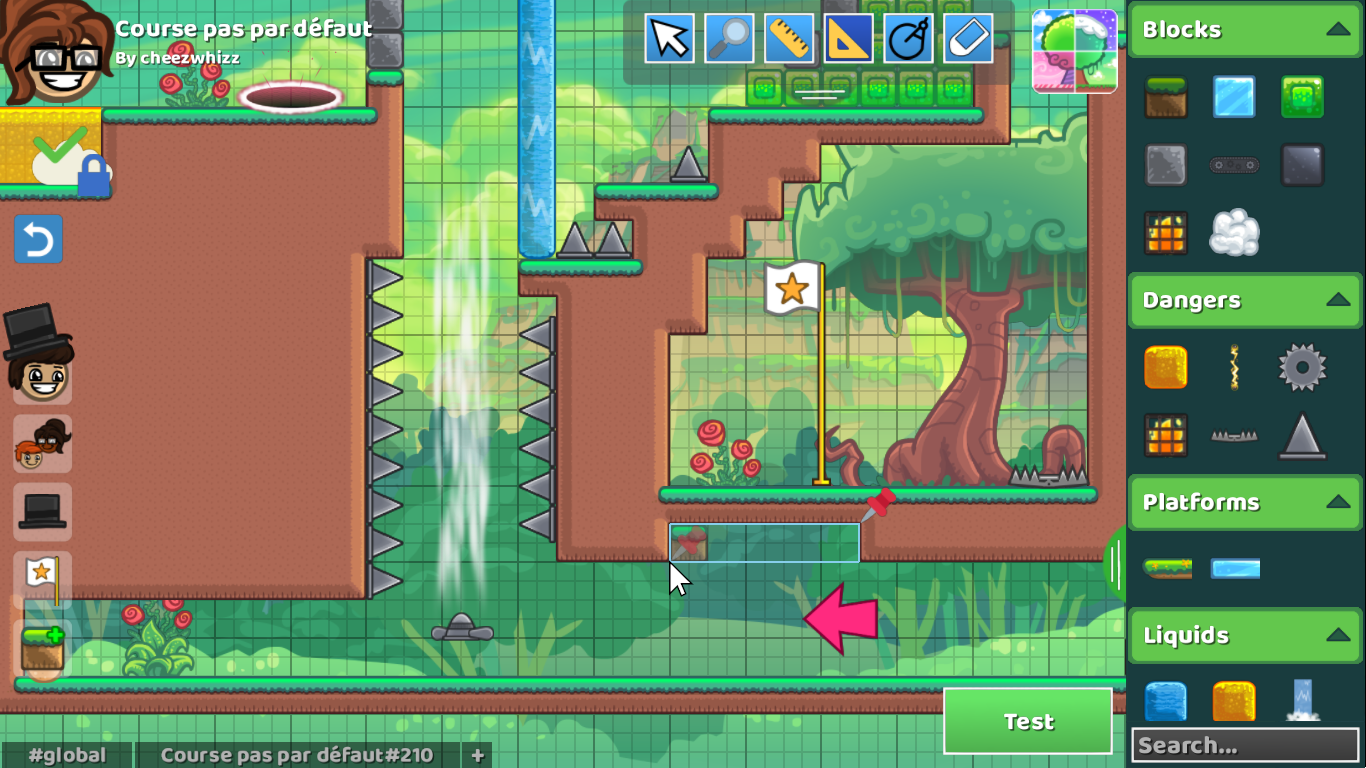Image resolution: width=1366 pixels, height=768 pixels.
Task: Select the ruler measuring tool
Action: point(788,38)
